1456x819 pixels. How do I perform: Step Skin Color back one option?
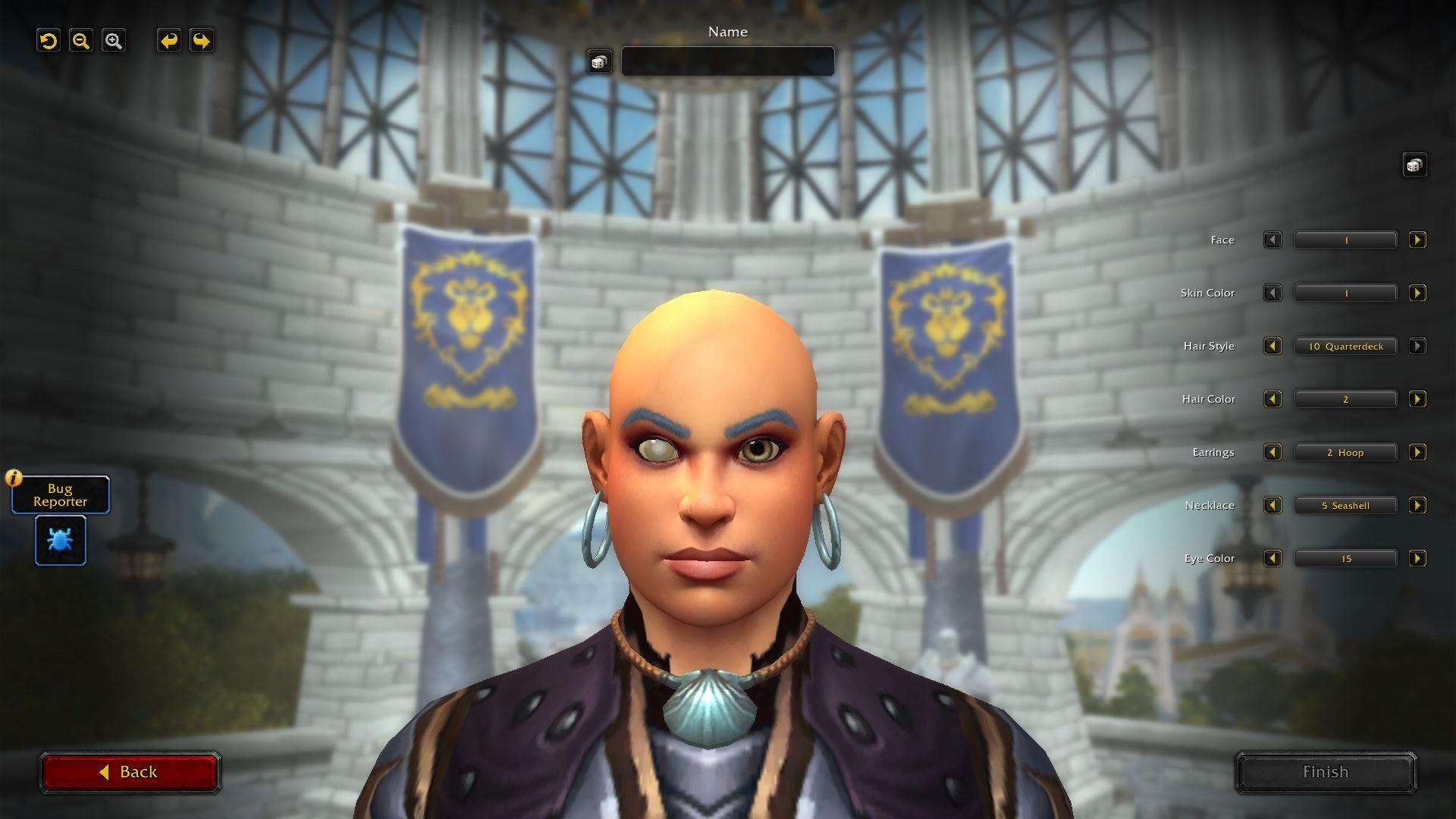click(1272, 293)
